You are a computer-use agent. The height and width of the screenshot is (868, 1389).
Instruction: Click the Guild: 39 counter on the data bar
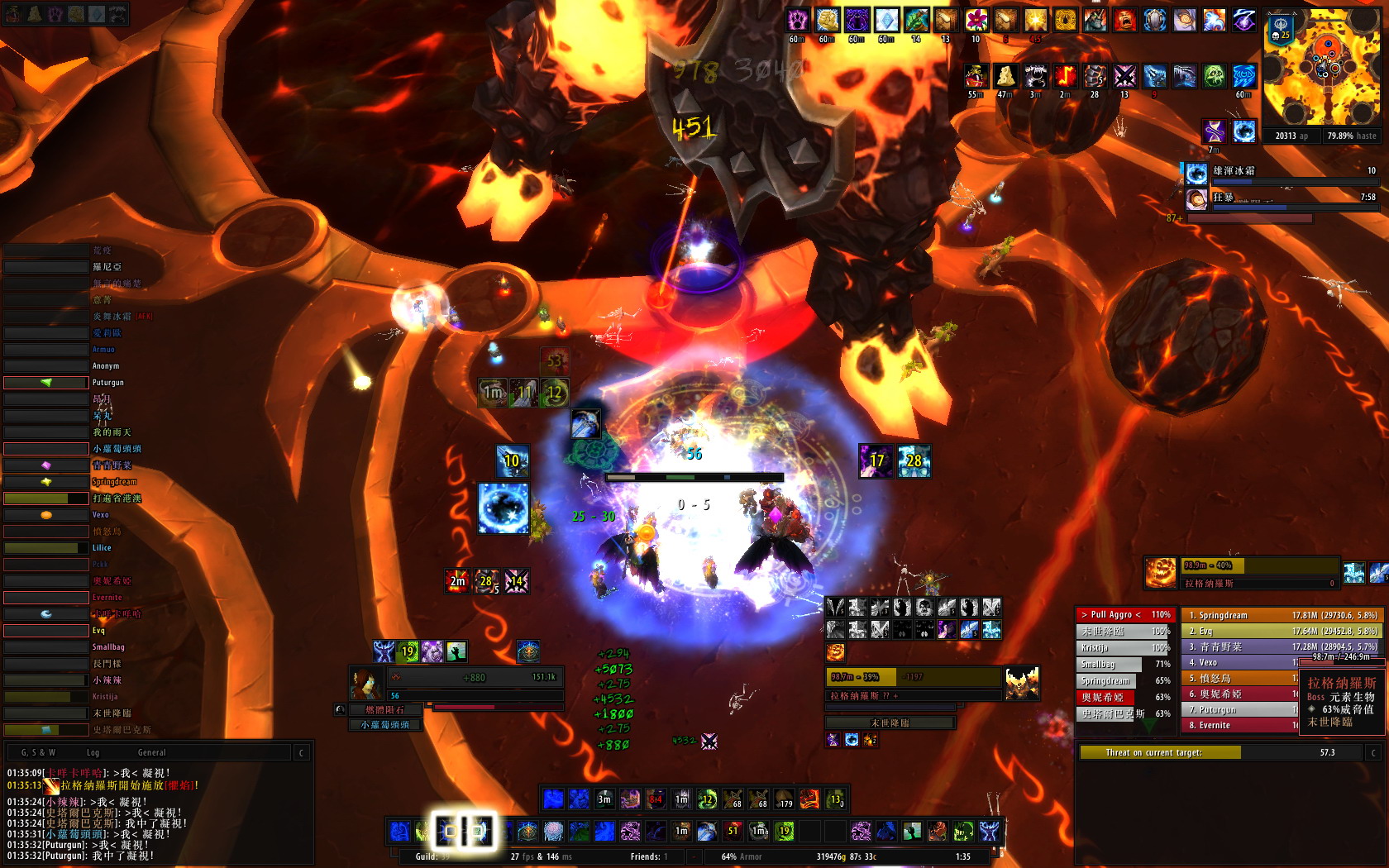tap(432, 857)
